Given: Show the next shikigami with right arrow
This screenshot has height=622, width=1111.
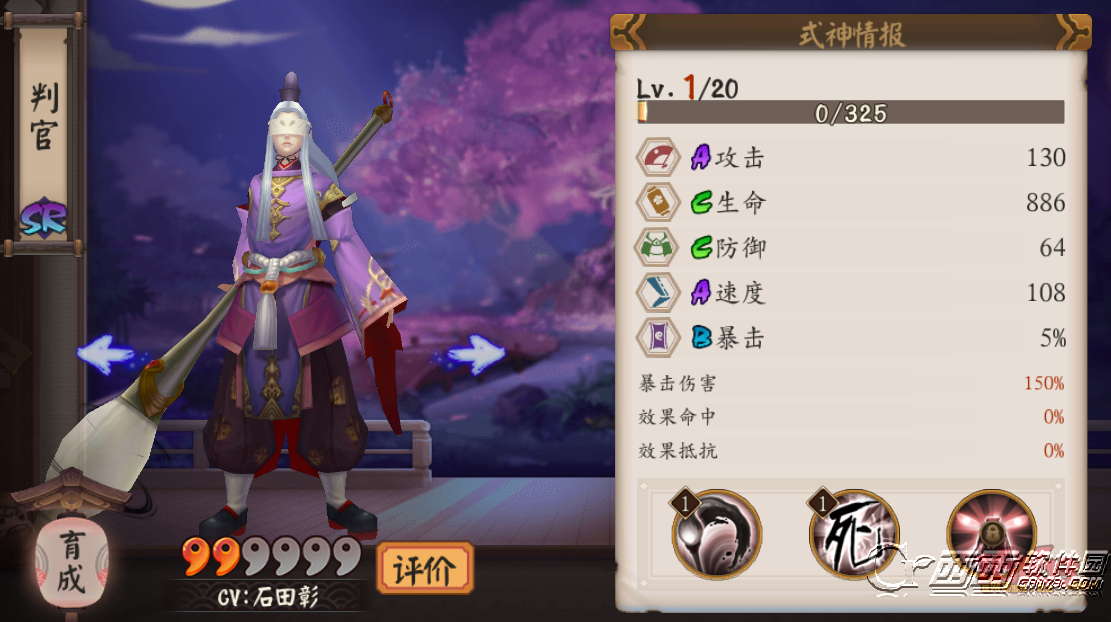Looking at the screenshot, I should pos(475,354).
